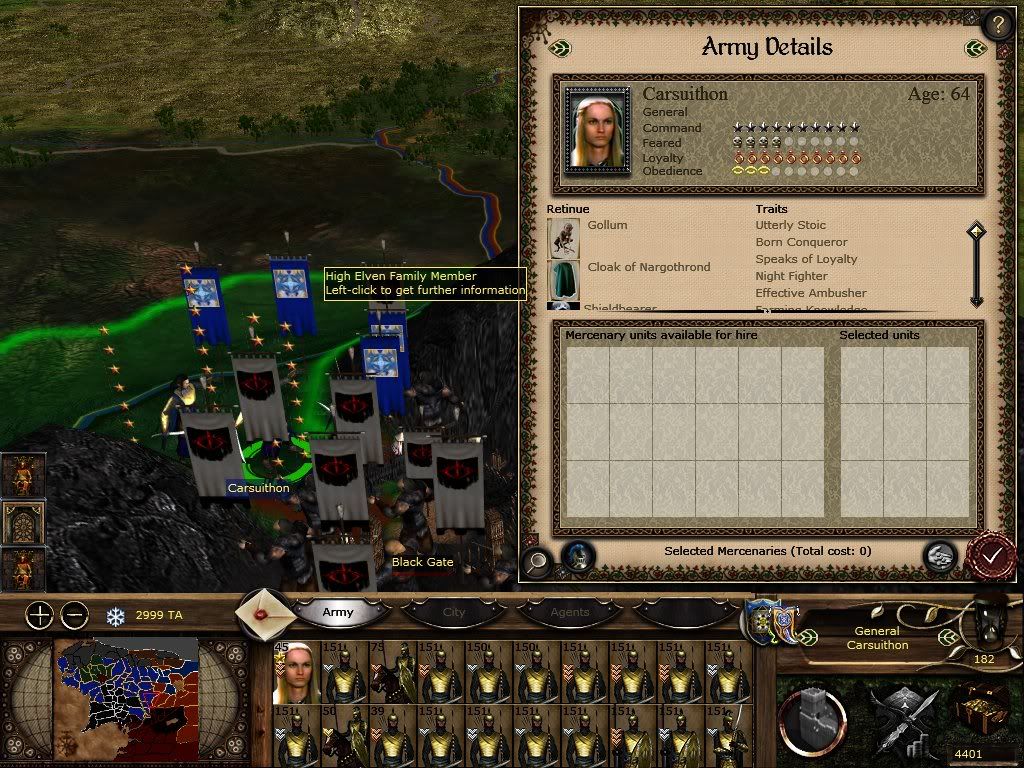Click the helmet icon button in Army Details

577,557
